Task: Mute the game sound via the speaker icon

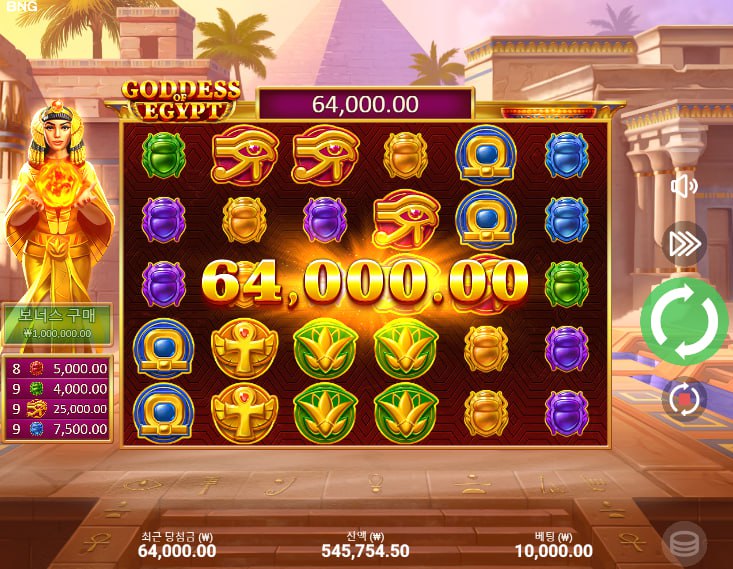Action: point(684,187)
